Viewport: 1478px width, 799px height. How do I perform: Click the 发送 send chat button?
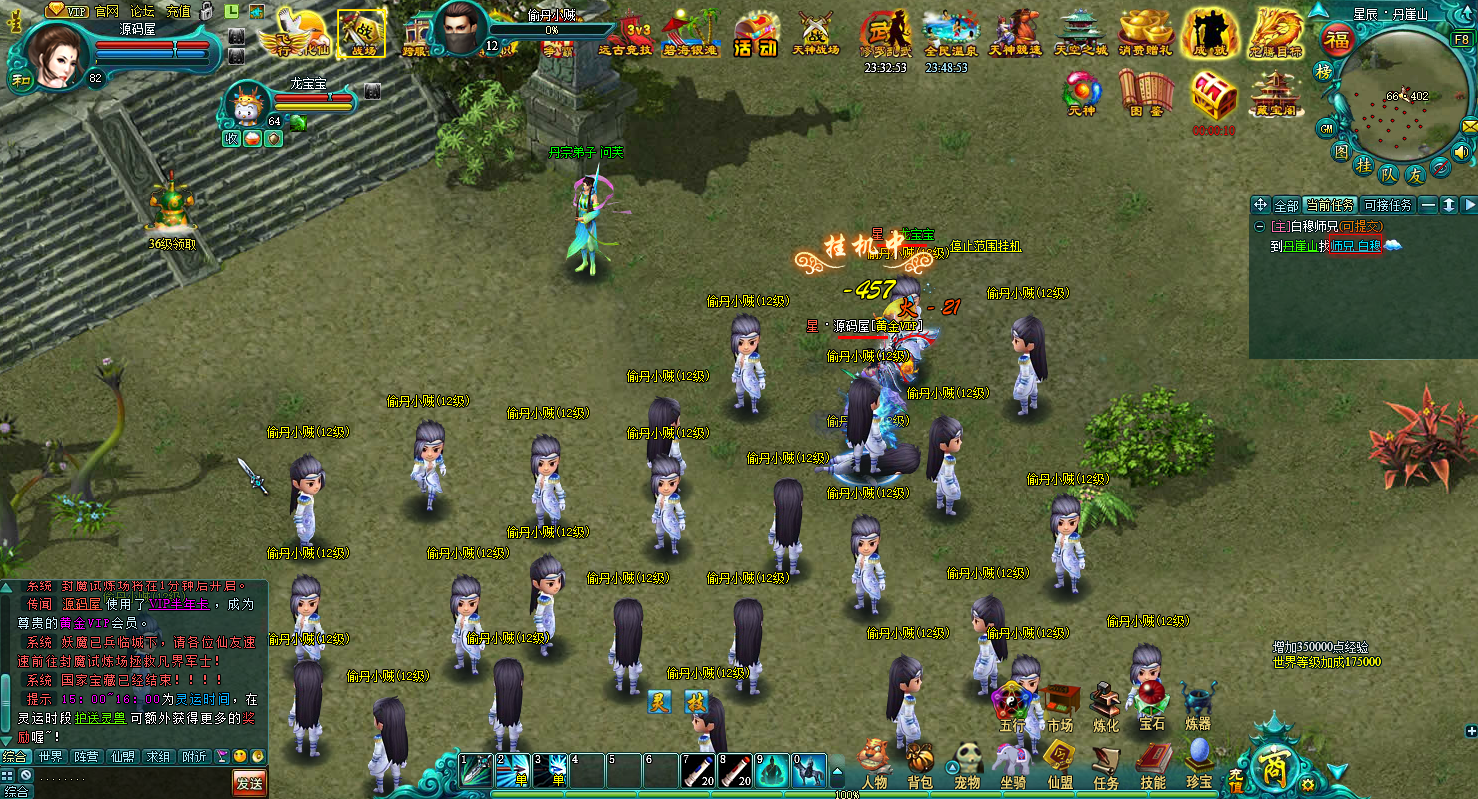click(x=250, y=782)
